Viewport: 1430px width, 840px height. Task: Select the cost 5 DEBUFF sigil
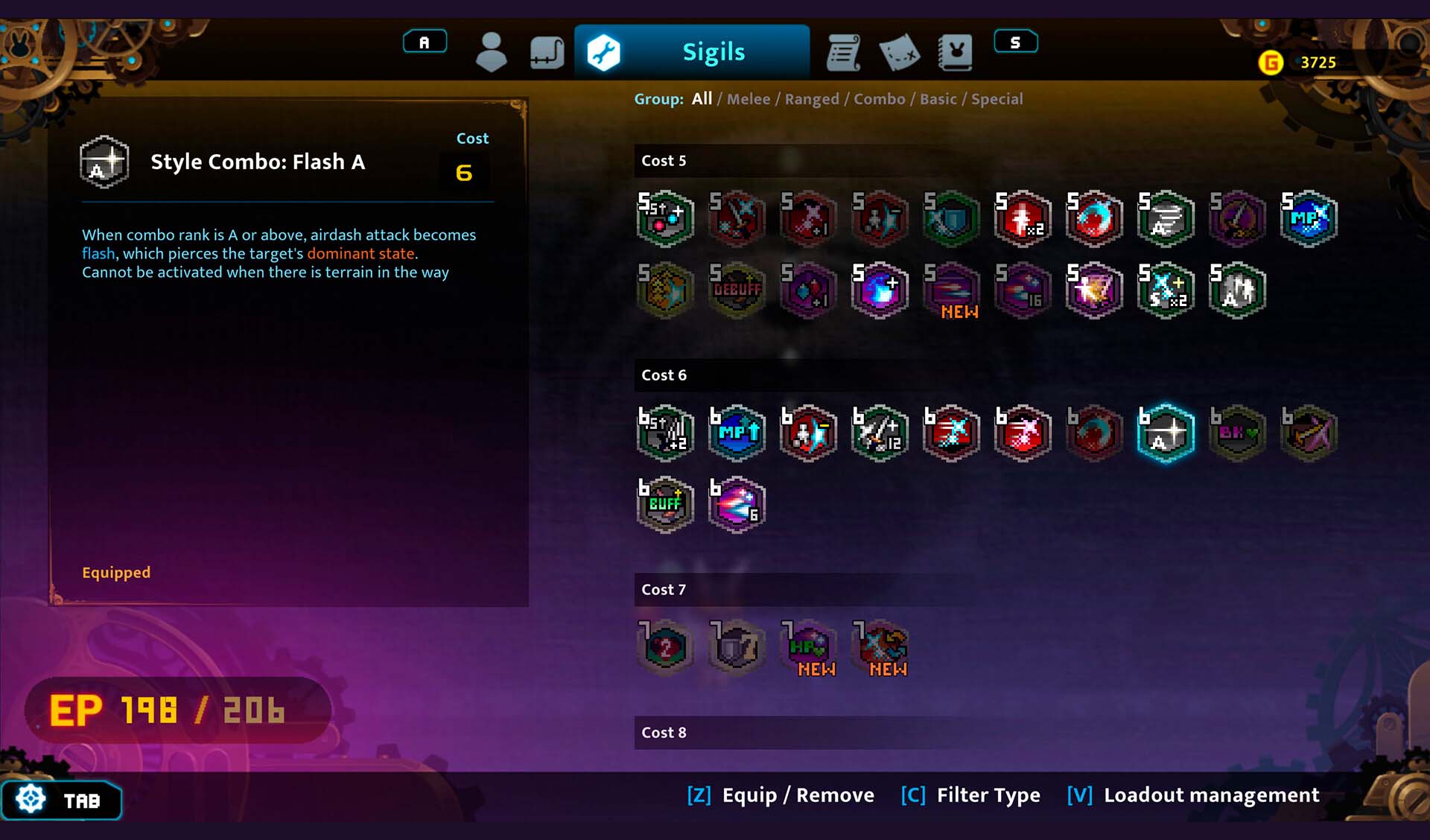(737, 290)
